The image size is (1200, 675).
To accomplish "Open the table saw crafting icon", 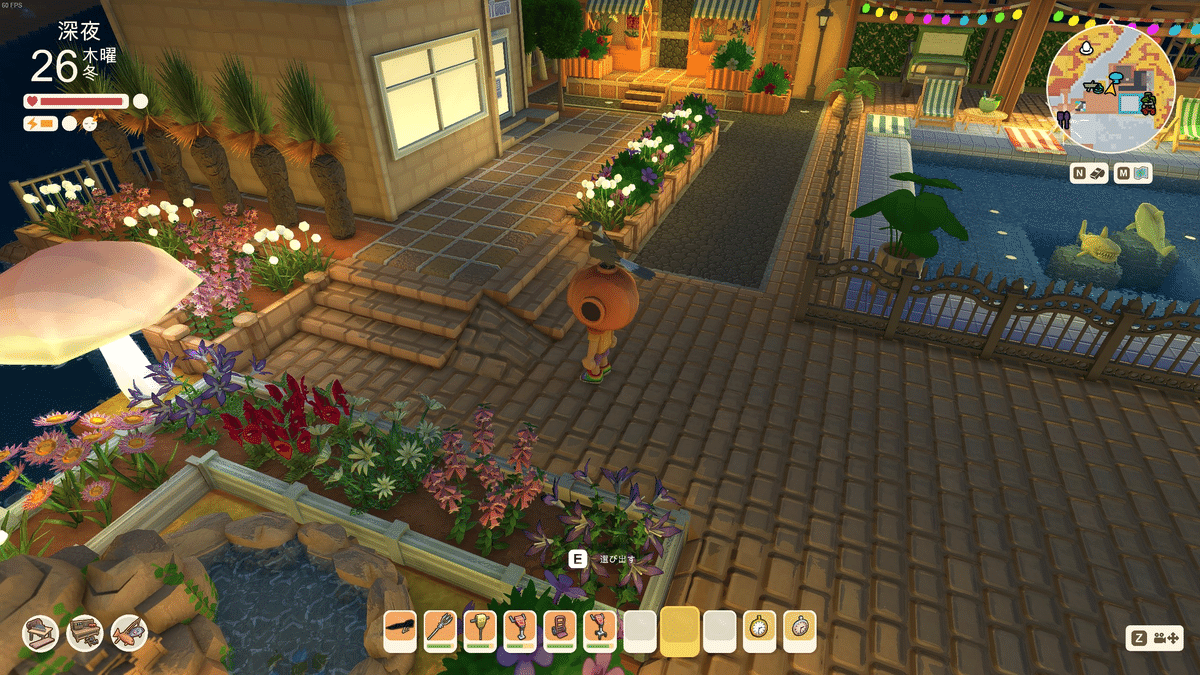I will coord(41,632).
